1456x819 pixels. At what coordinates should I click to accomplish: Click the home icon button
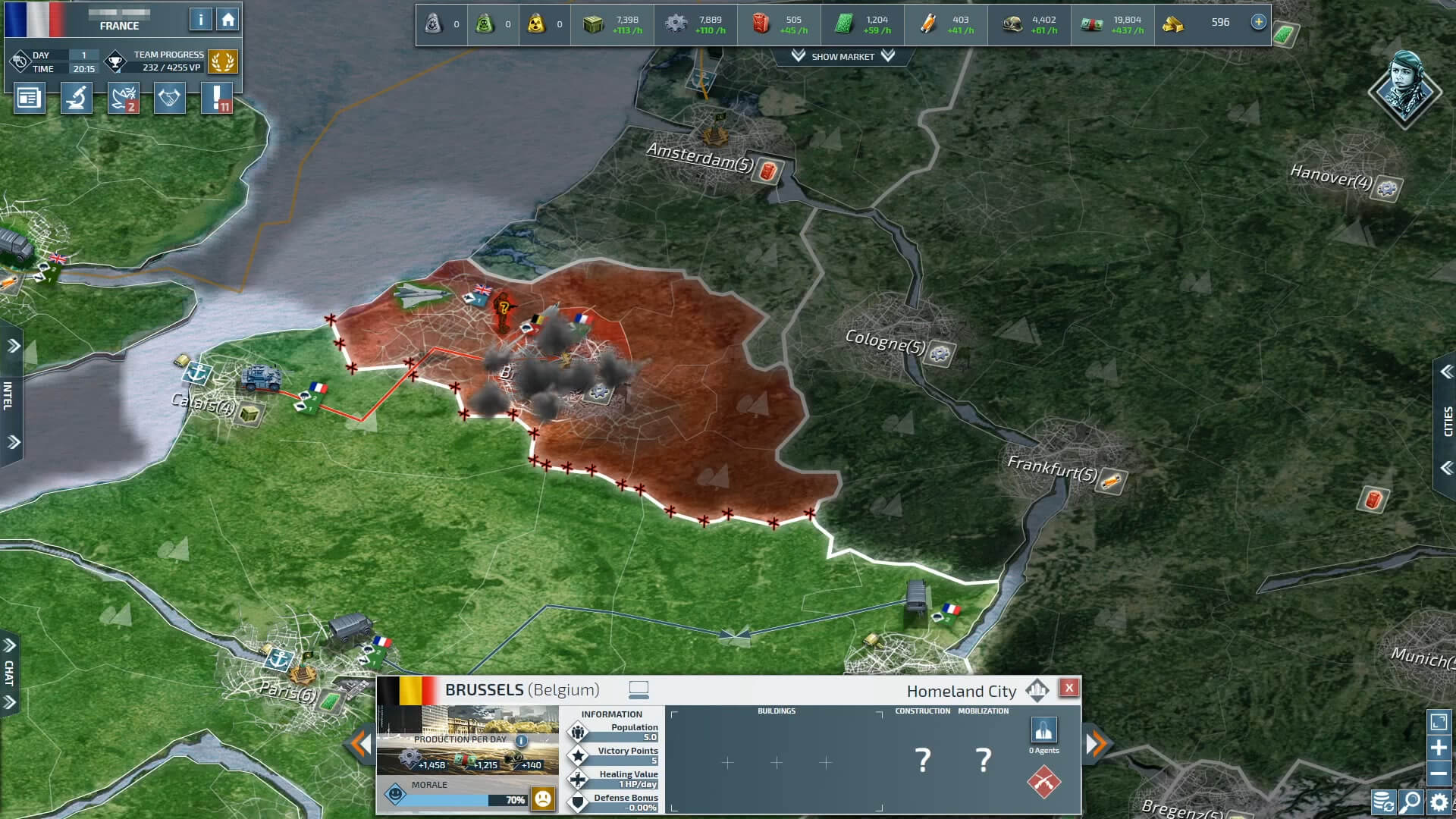click(x=227, y=20)
